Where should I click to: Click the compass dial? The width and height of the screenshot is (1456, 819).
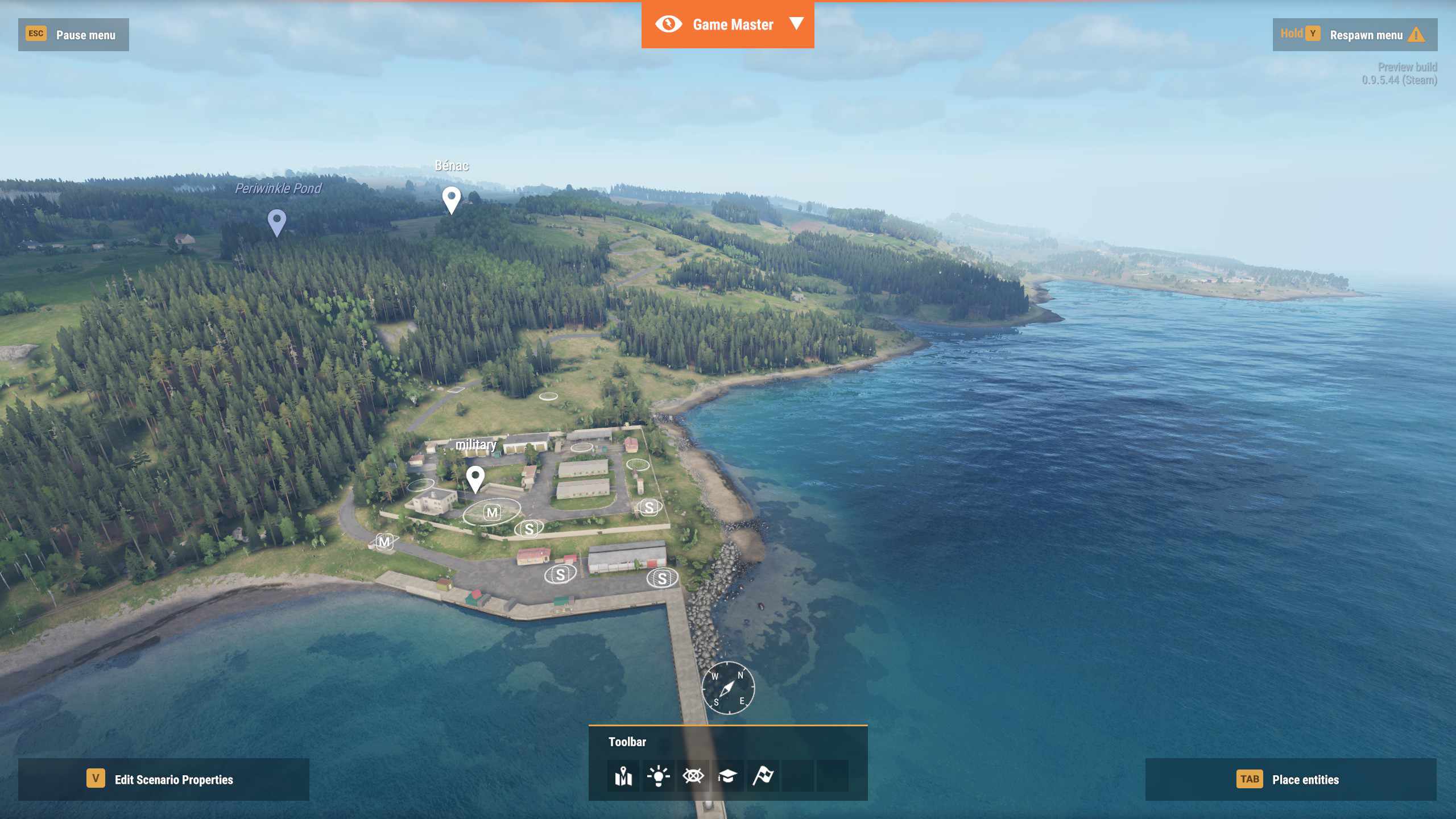[x=728, y=688]
